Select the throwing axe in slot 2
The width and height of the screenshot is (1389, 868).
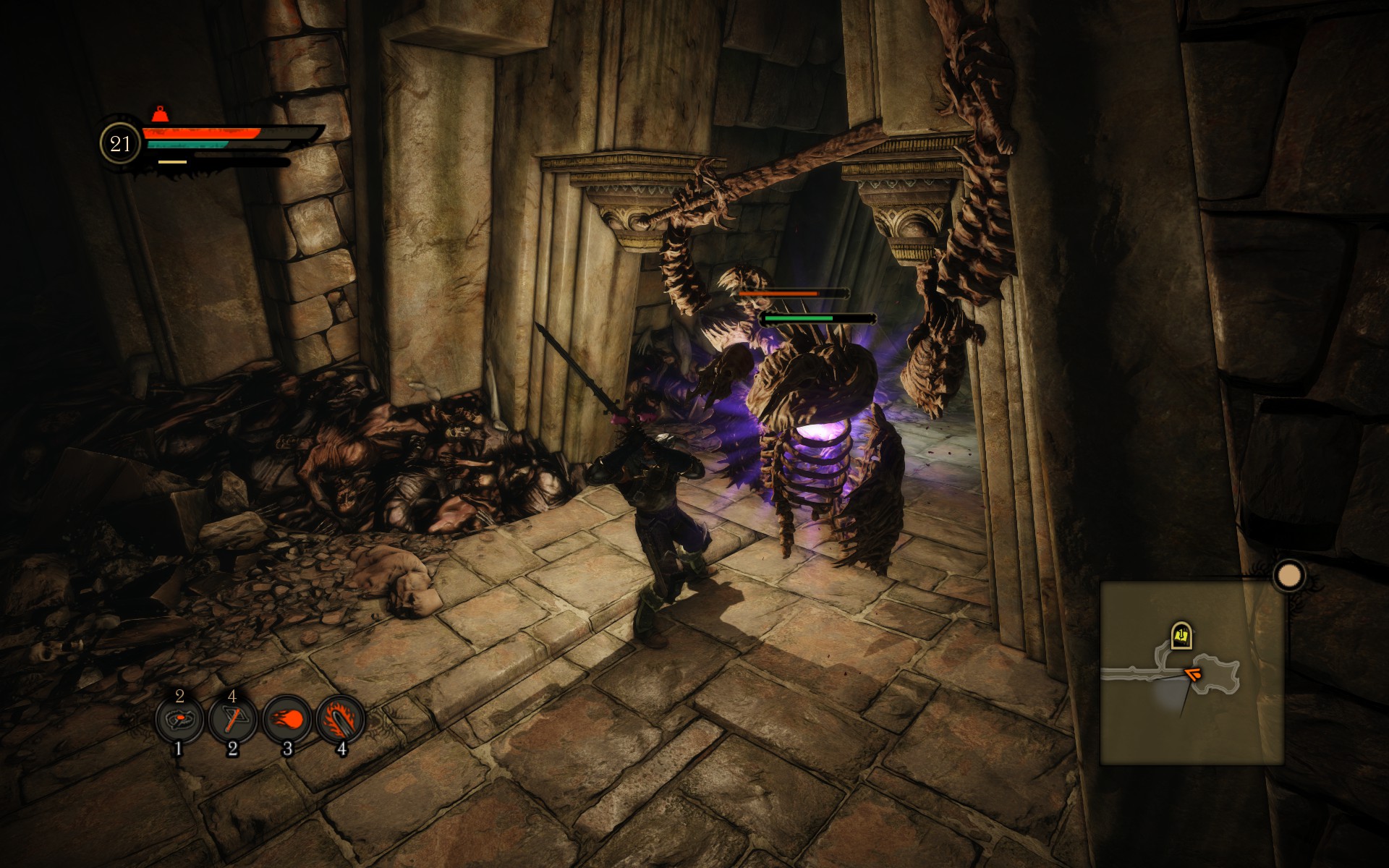(232, 720)
